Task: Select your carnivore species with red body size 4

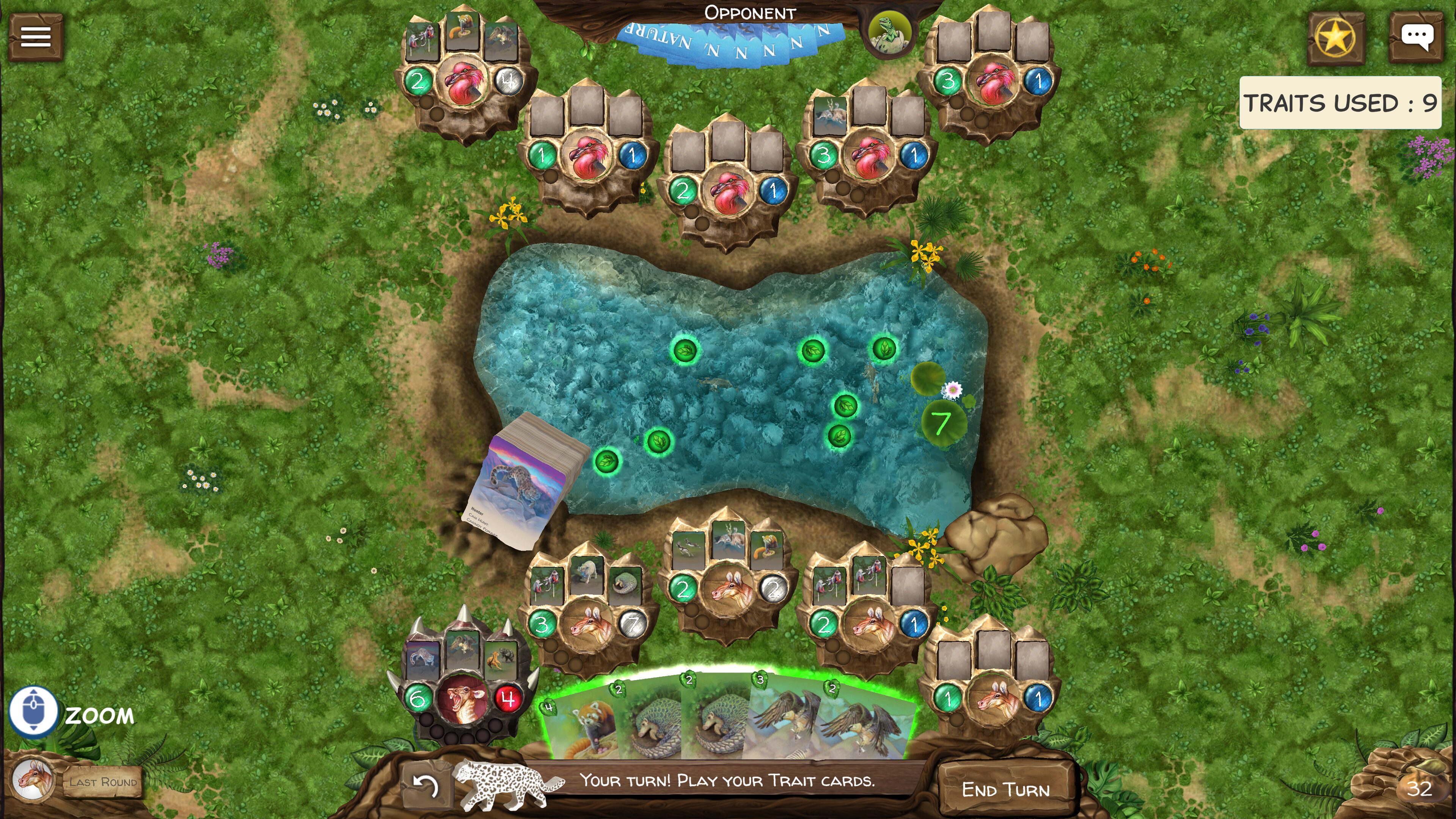Action: tap(463, 699)
